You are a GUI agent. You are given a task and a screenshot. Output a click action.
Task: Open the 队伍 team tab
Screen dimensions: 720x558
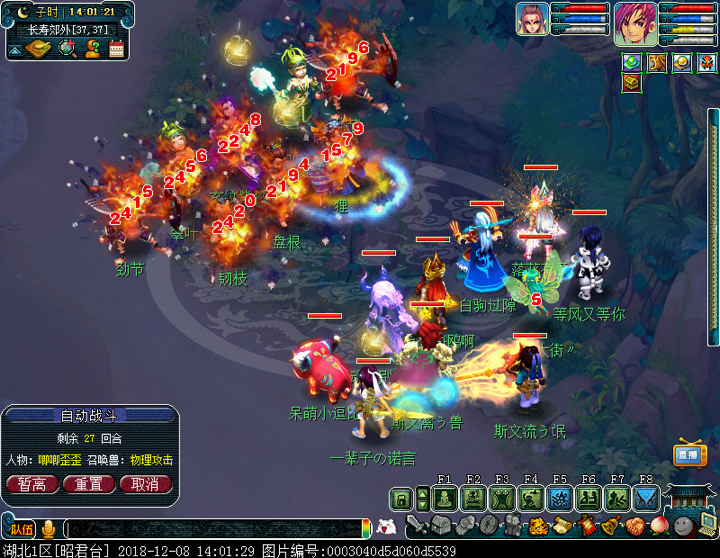click(21, 529)
